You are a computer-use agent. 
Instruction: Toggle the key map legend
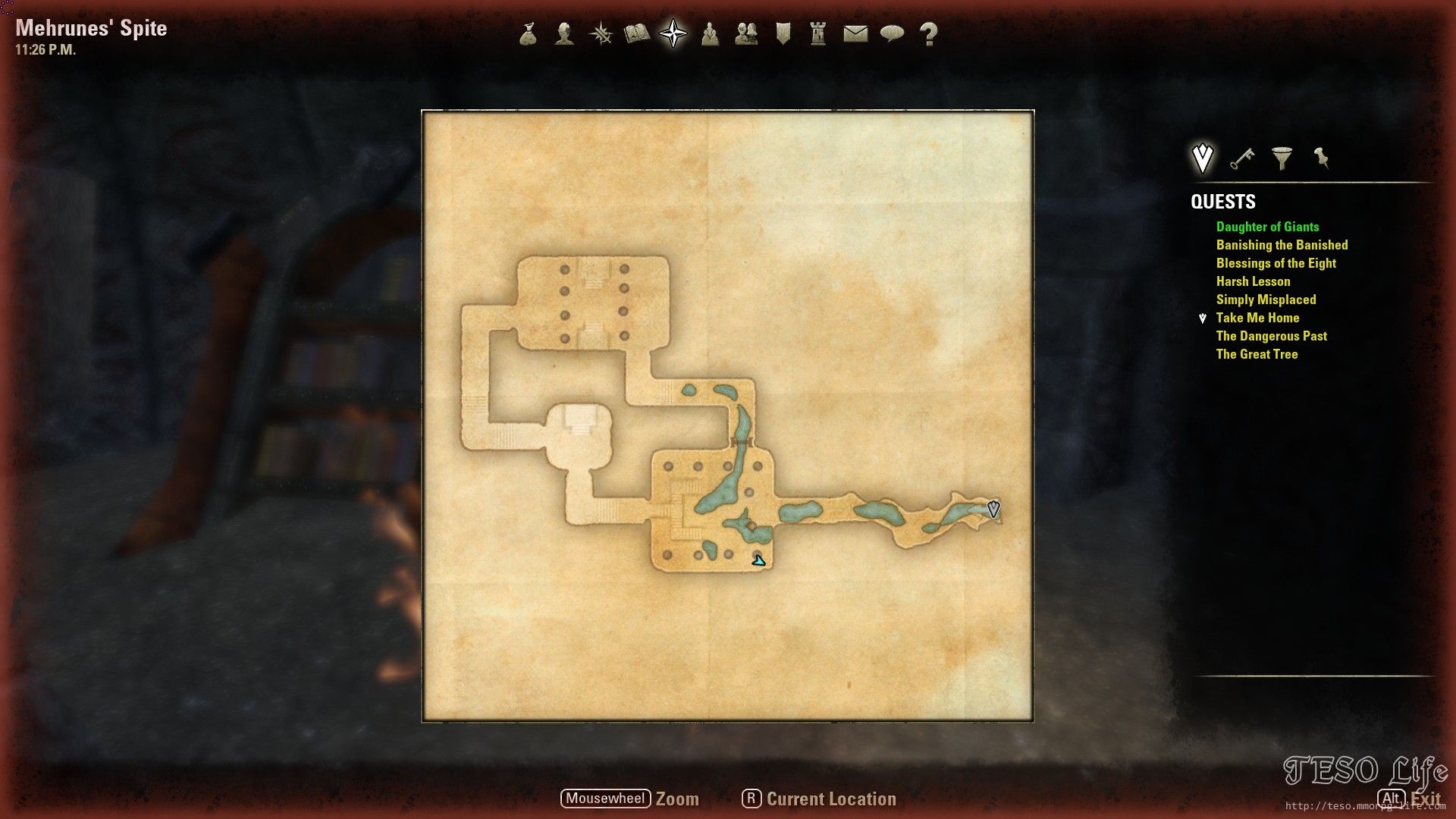(1244, 159)
